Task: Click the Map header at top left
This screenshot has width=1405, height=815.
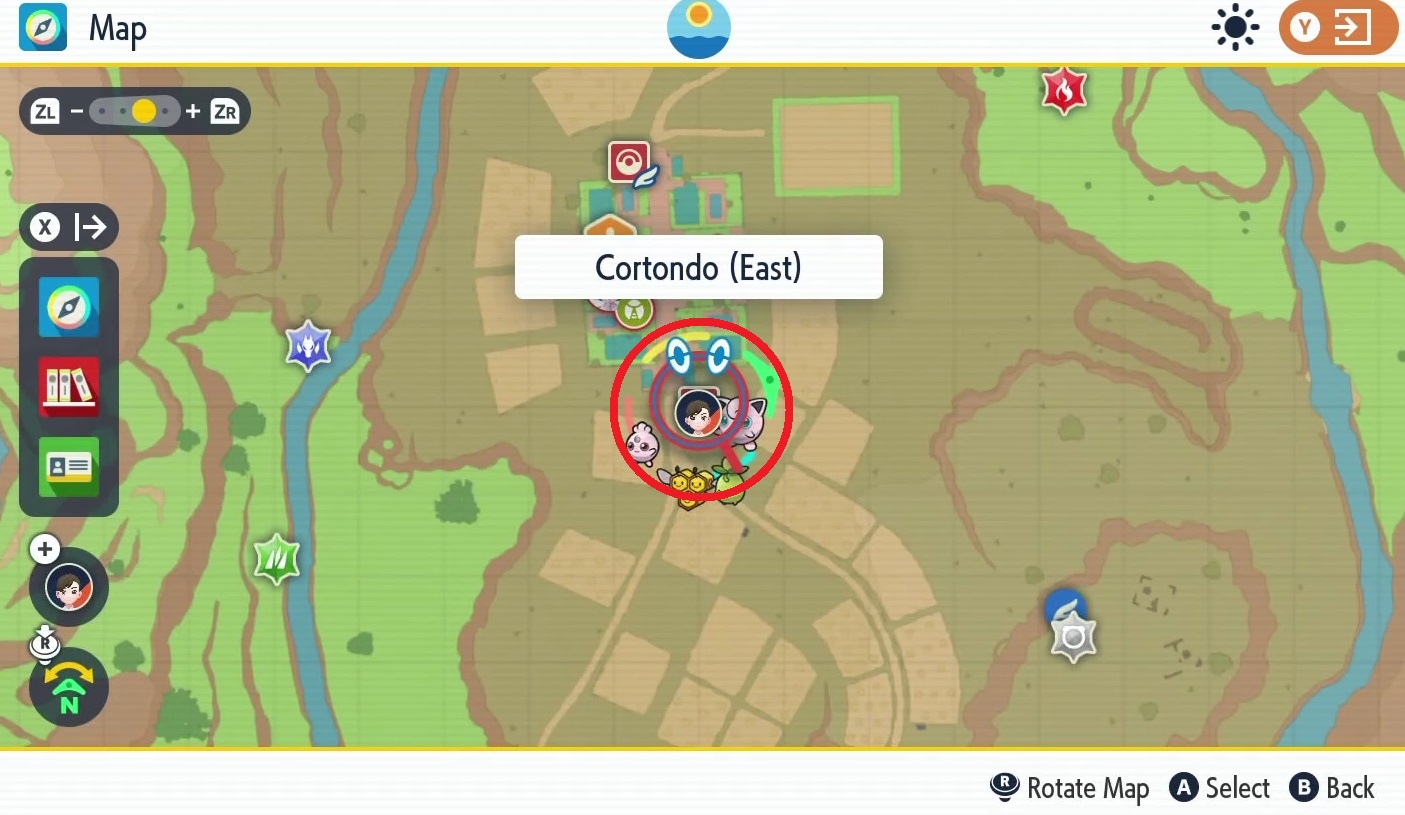Action: (117, 28)
